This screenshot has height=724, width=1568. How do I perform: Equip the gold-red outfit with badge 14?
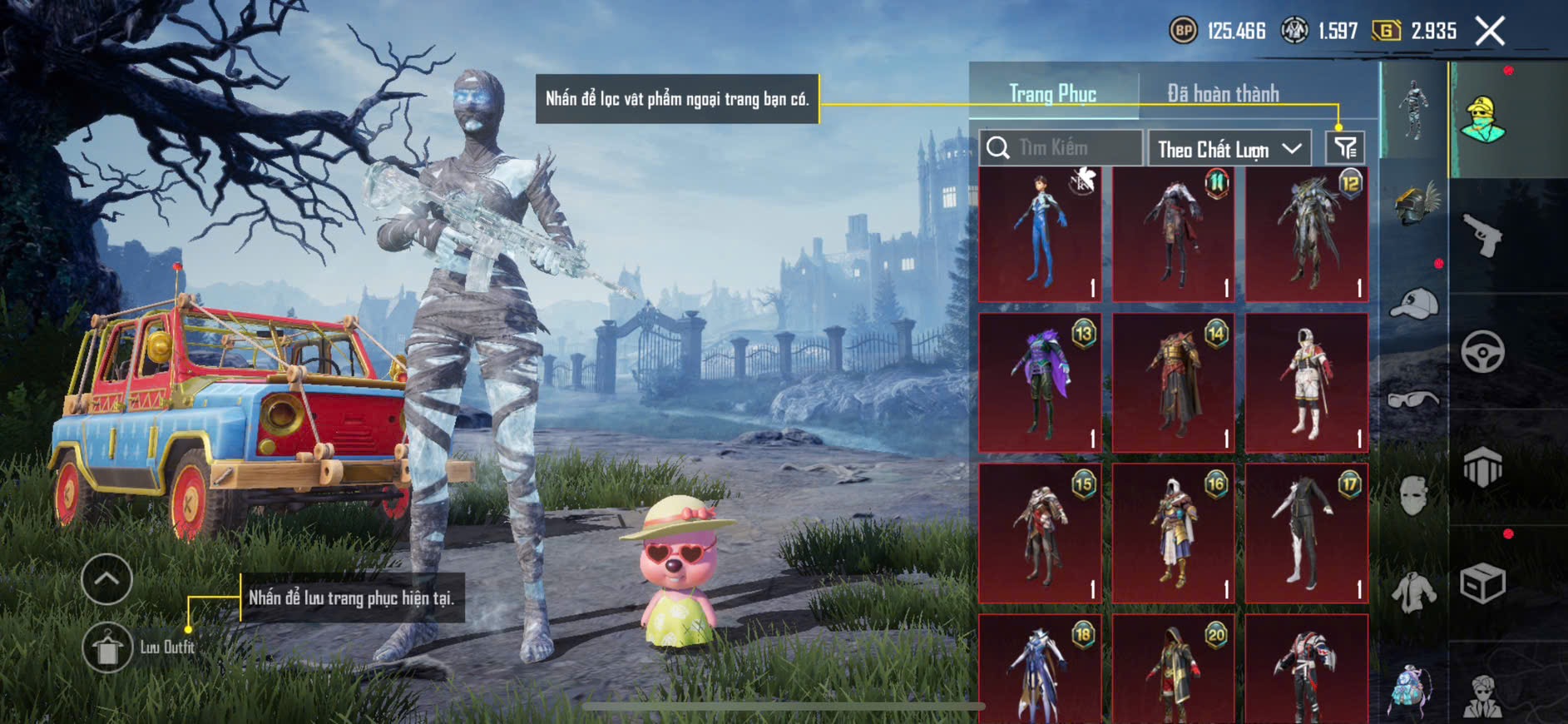(x=1173, y=383)
